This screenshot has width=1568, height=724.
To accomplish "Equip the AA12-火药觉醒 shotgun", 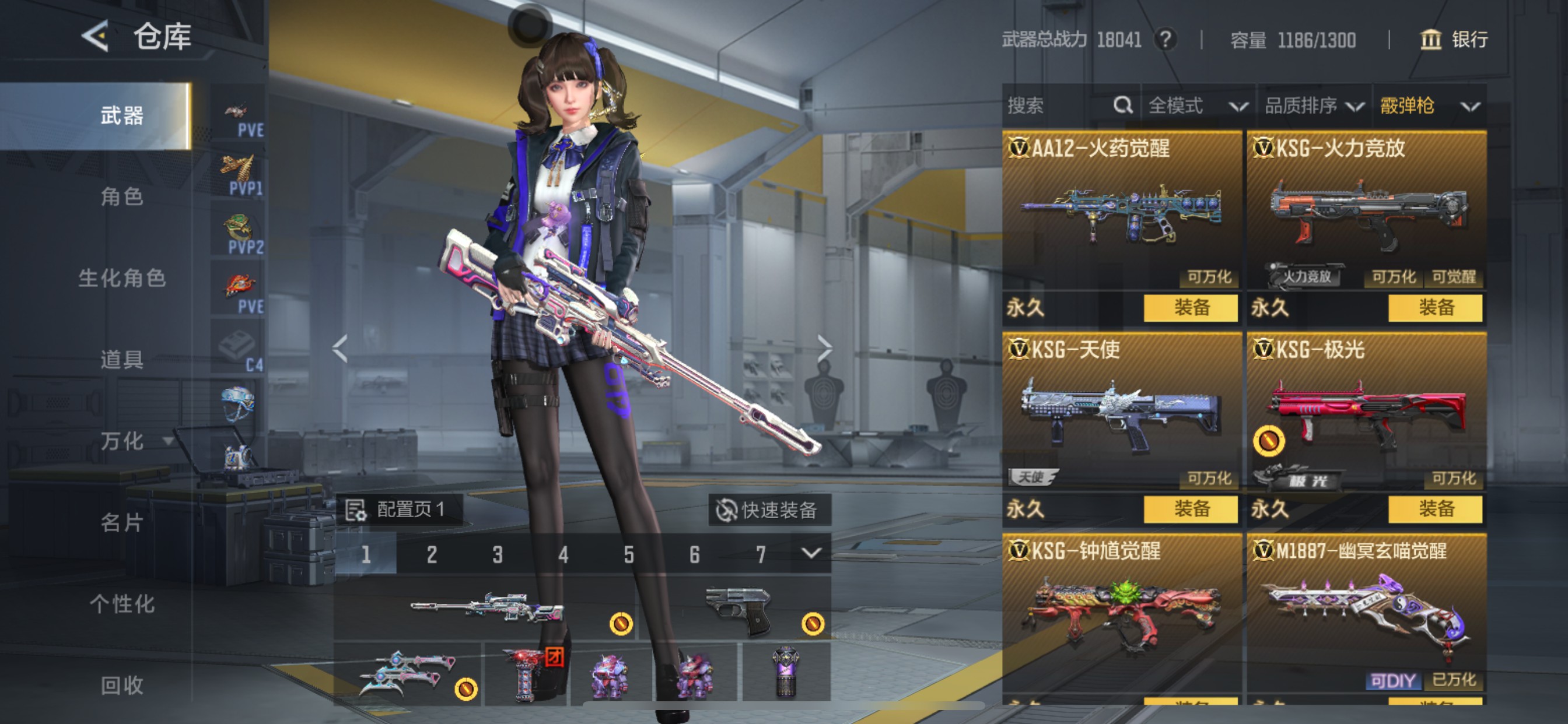I will point(1190,308).
